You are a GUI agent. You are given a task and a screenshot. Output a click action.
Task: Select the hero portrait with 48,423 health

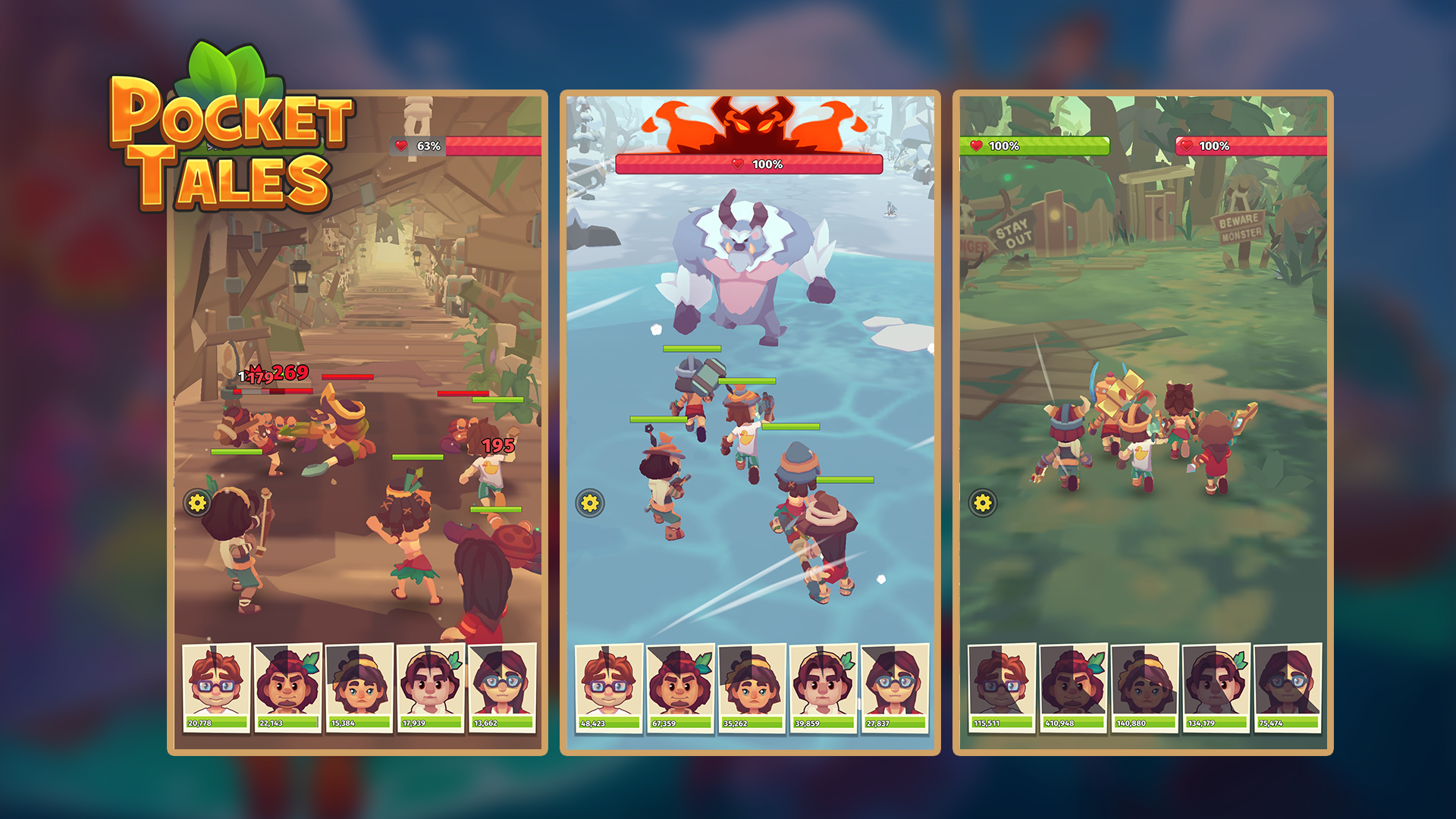click(x=610, y=686)
